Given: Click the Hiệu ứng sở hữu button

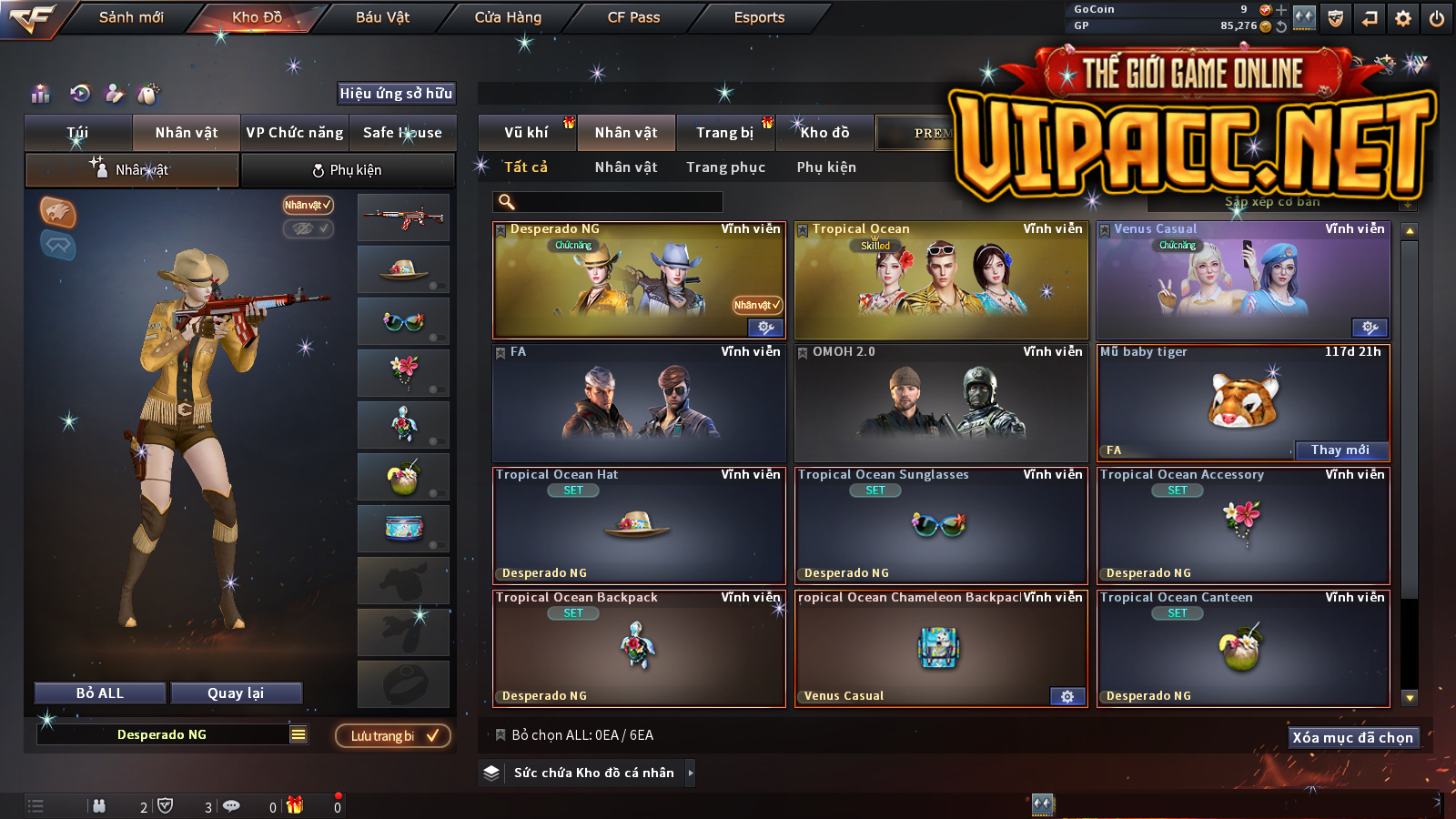Looking at the screenshot, I should [x=396, y=93].
